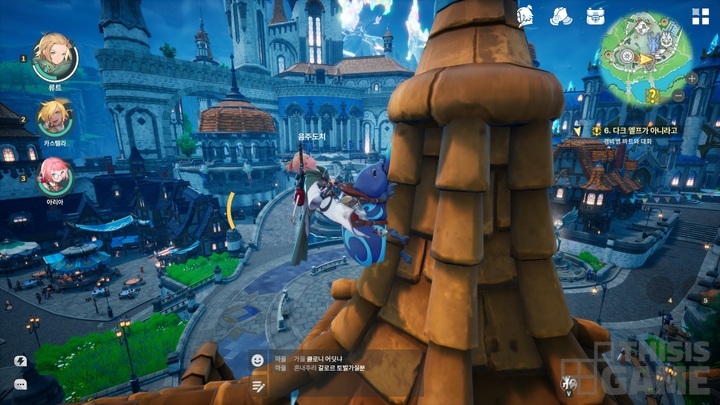The image size is (720, 405).
Task: Open the speech bubble chat icon
Action: 20,384
